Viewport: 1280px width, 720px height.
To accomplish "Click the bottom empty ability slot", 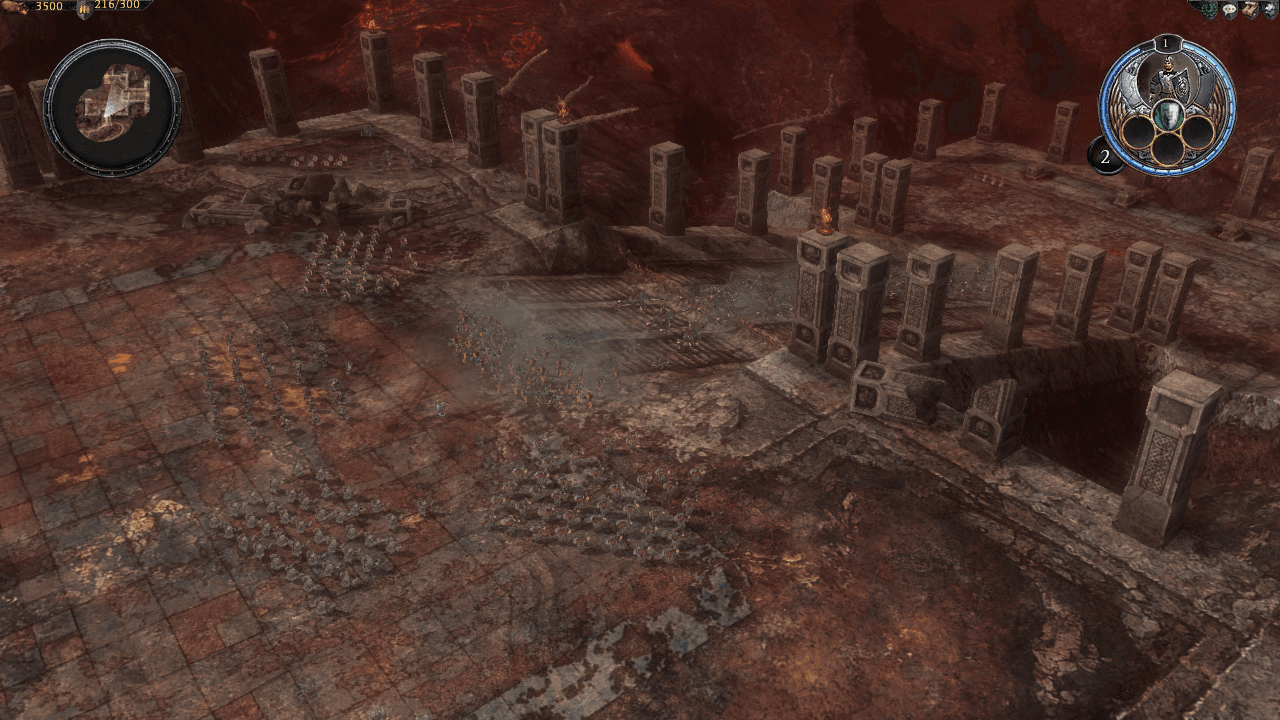I will pyautogui.click(x=1167, y=149).
